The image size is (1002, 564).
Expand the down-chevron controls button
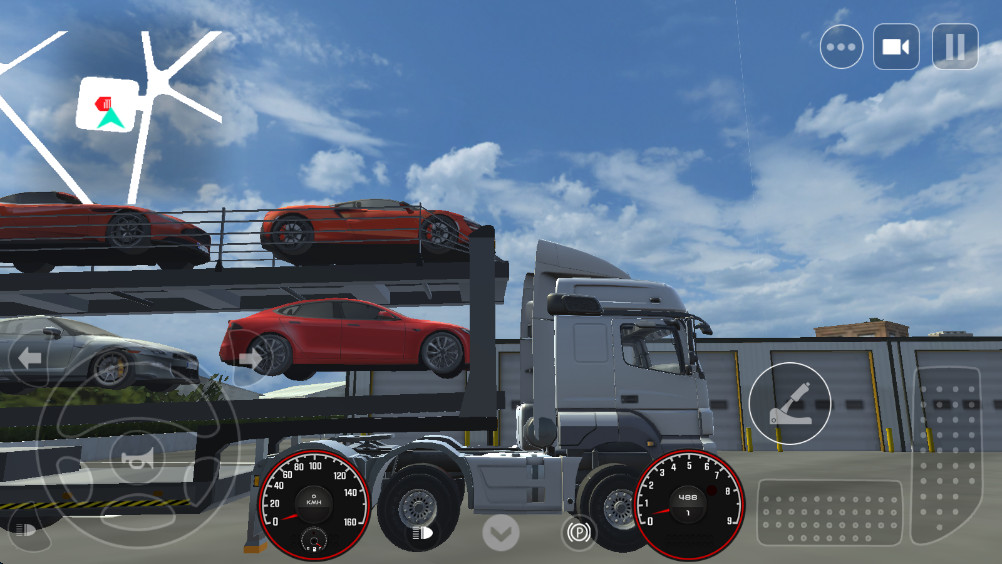(500, 532)
